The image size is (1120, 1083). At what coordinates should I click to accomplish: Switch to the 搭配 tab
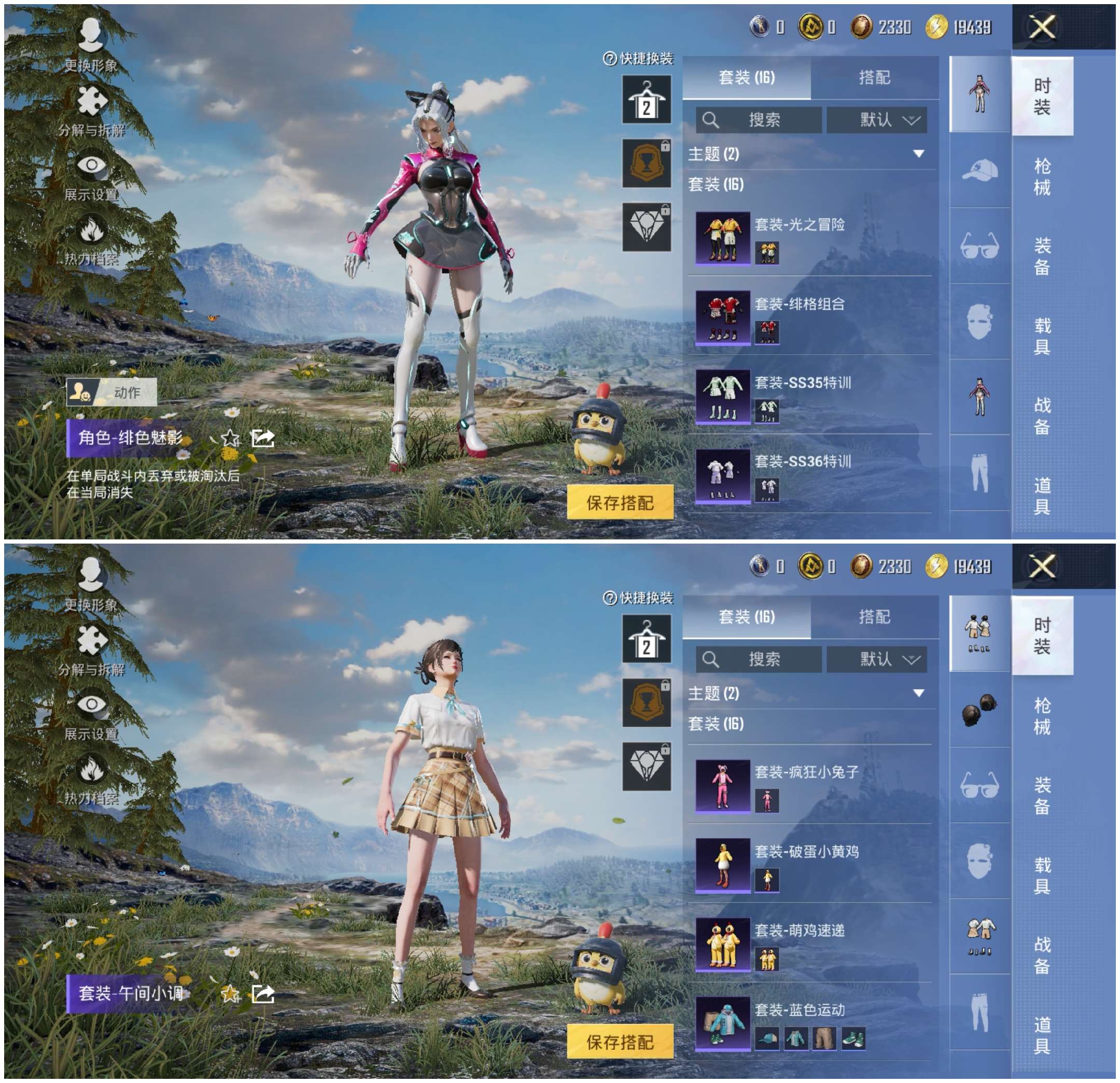874,78
